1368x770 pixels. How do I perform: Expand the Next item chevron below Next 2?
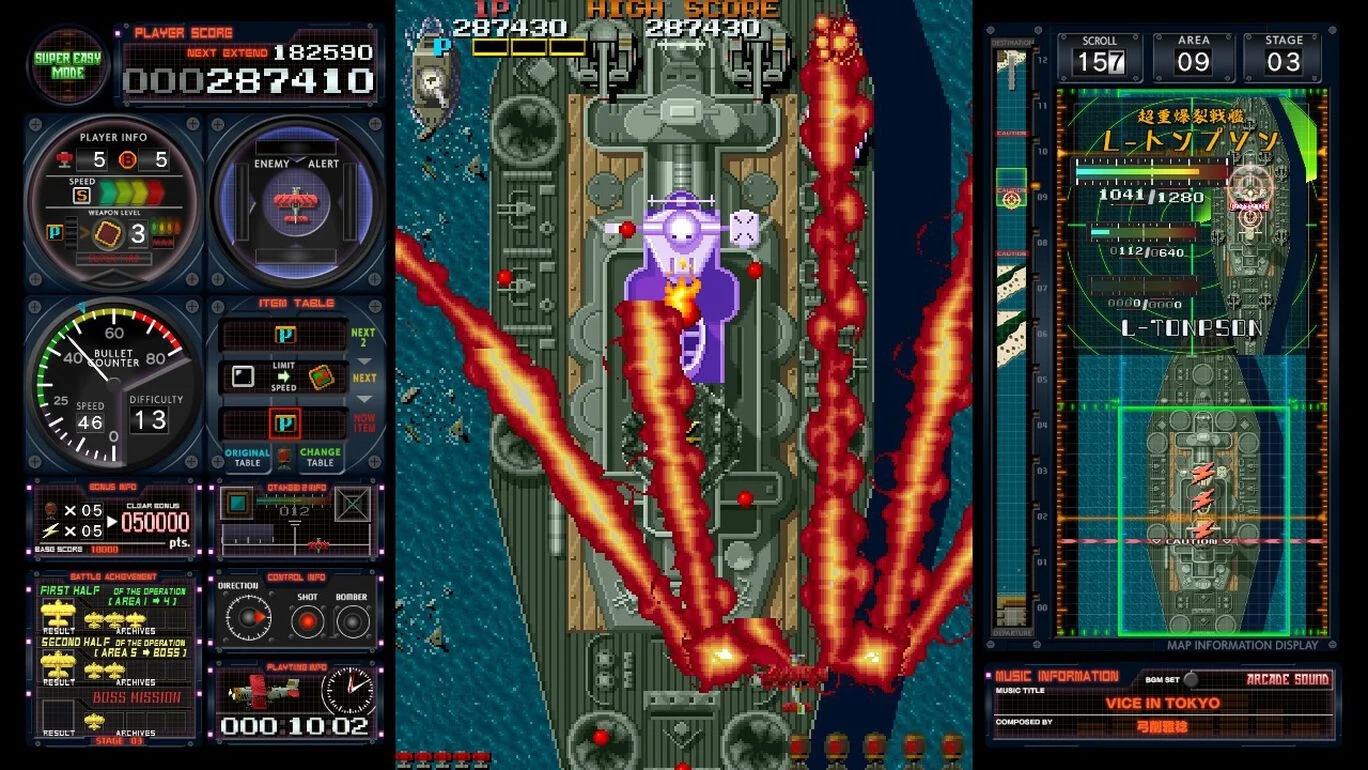click(x=364, y=361)
